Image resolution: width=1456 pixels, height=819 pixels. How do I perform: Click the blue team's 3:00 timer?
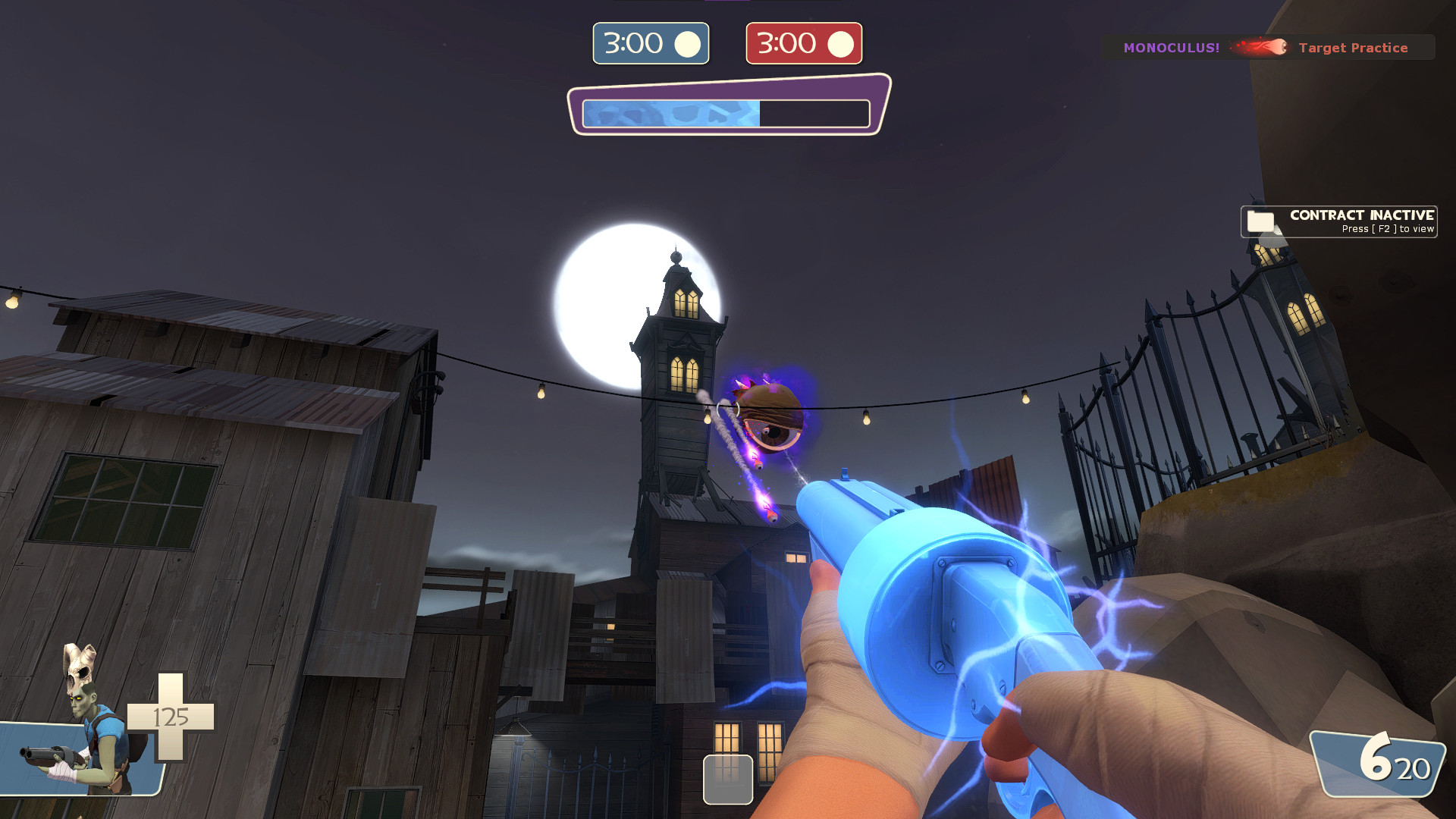click(651, 43)
